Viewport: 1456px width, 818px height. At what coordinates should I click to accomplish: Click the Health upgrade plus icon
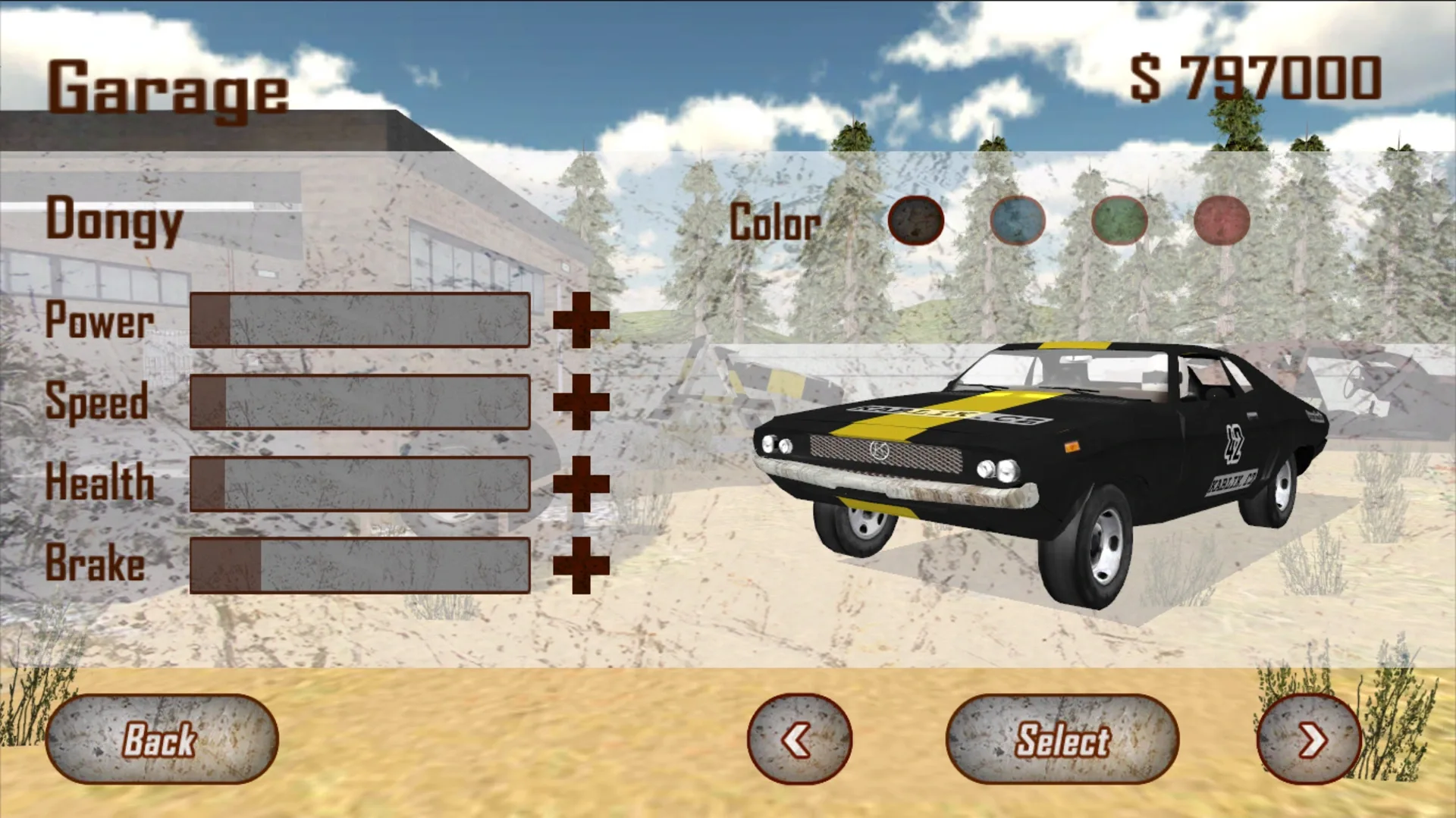(x=582, y=484)
